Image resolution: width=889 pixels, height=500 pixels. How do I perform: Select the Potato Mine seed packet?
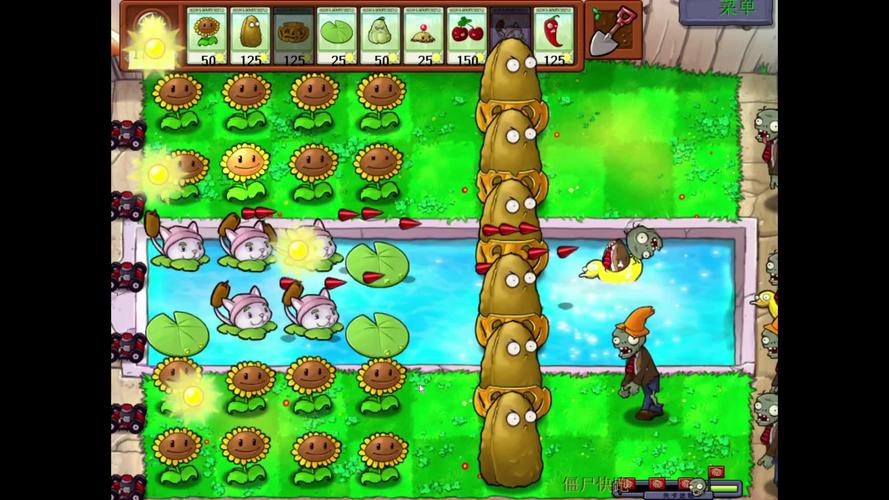pos(422,37)
